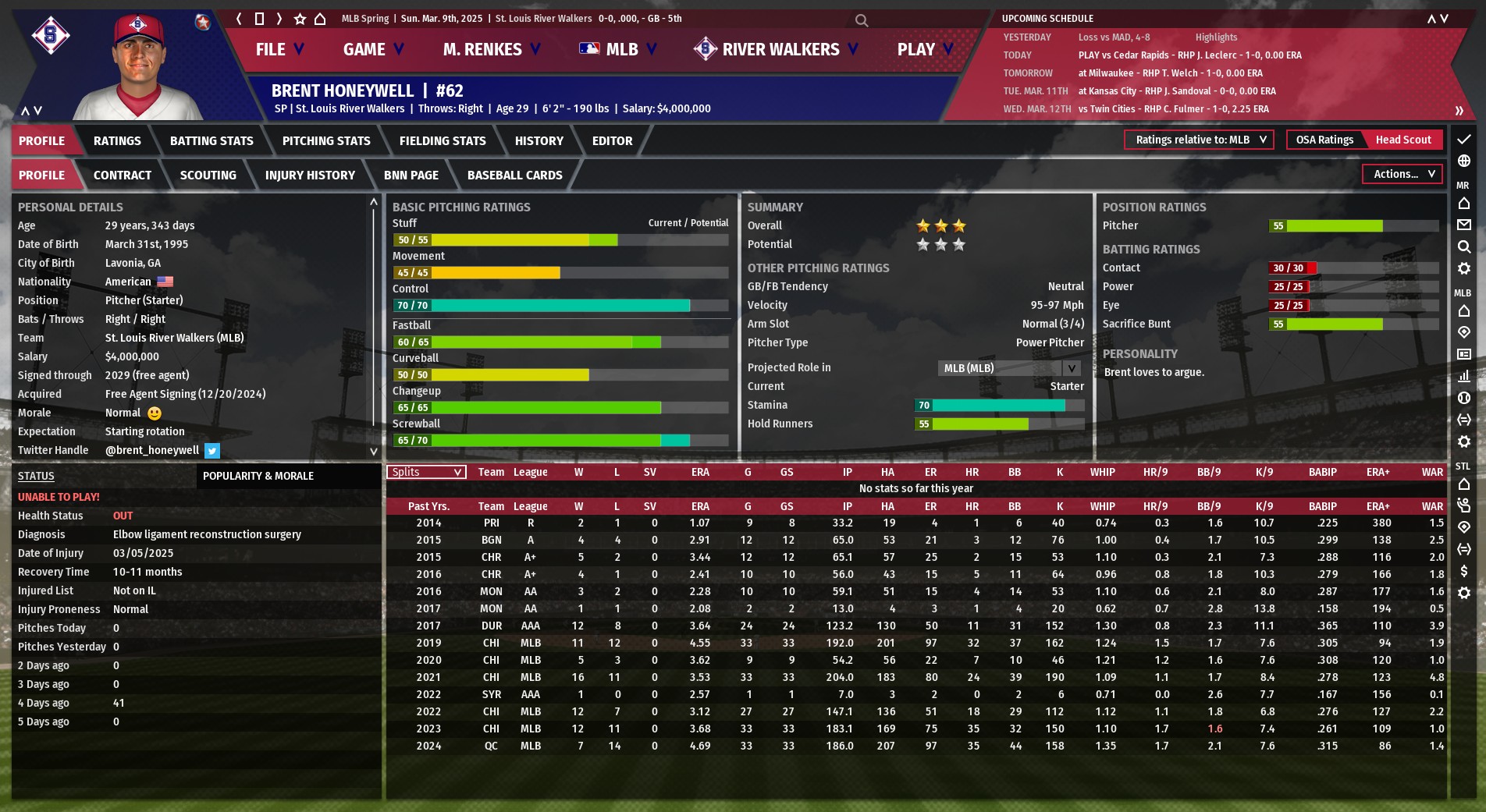Click the search magnifier icon in top bar

click(861, 20)
